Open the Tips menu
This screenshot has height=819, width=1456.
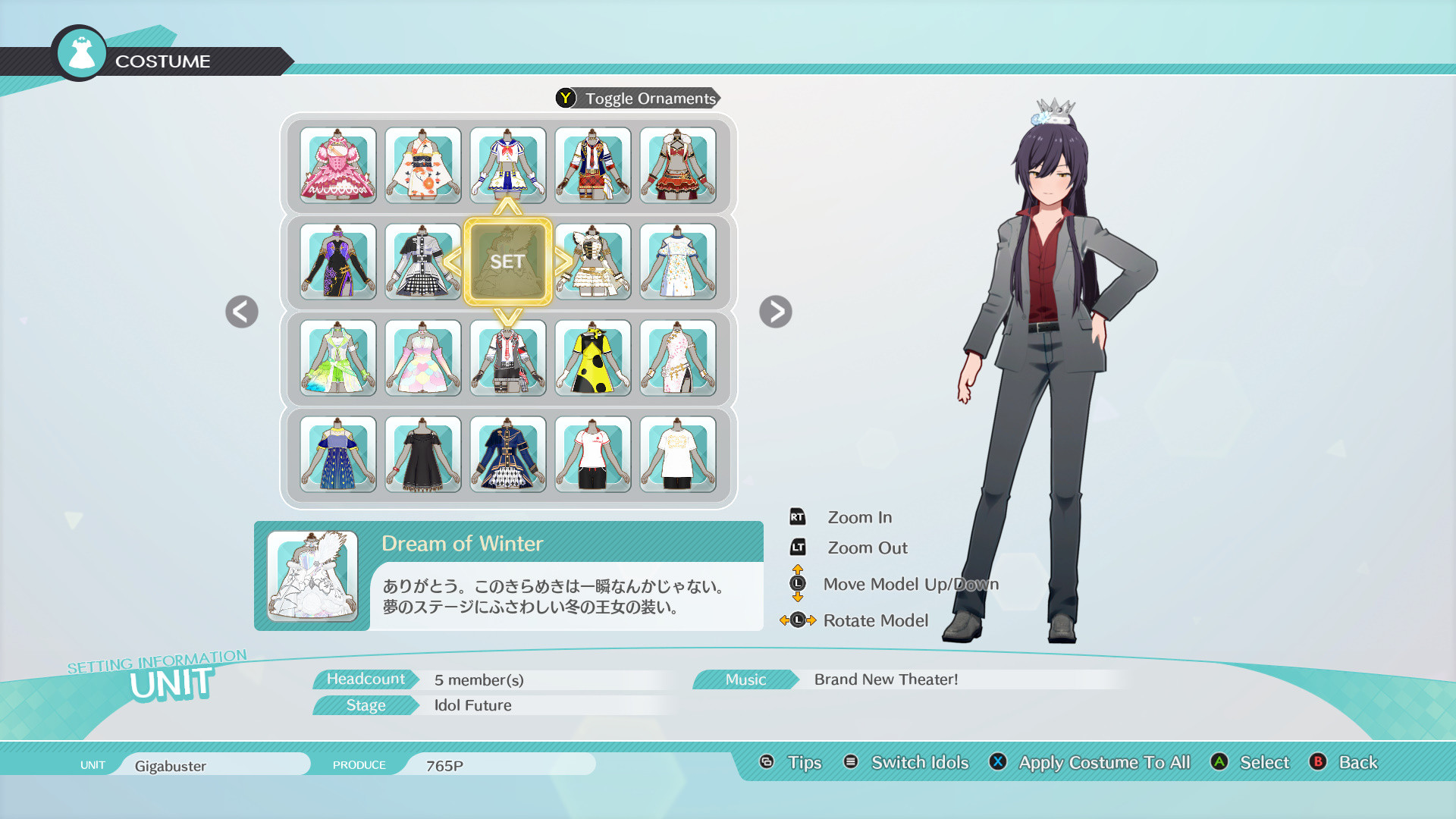pos(805,762)
